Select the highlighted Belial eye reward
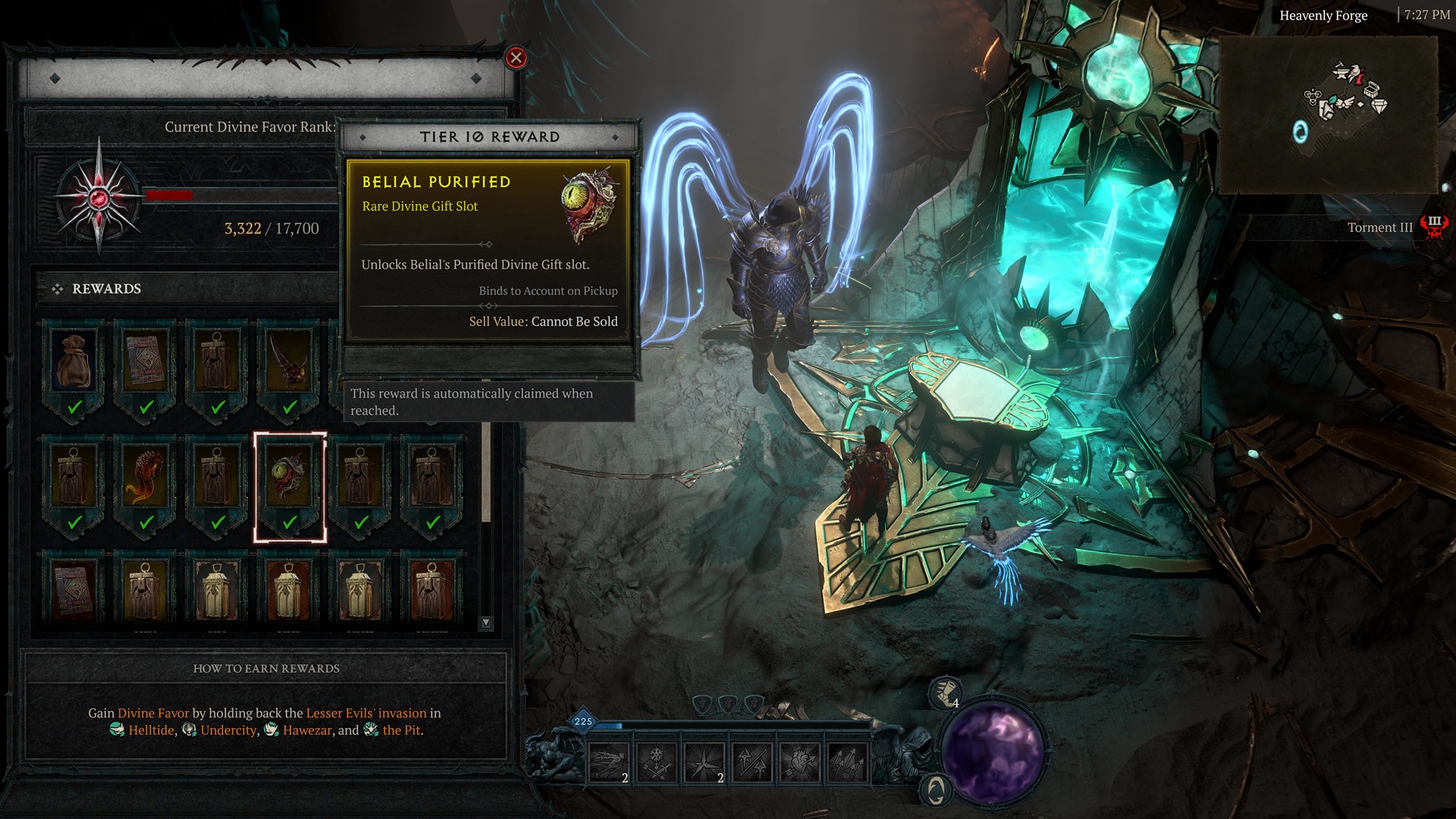1456x819 pixels. point(290,478)
